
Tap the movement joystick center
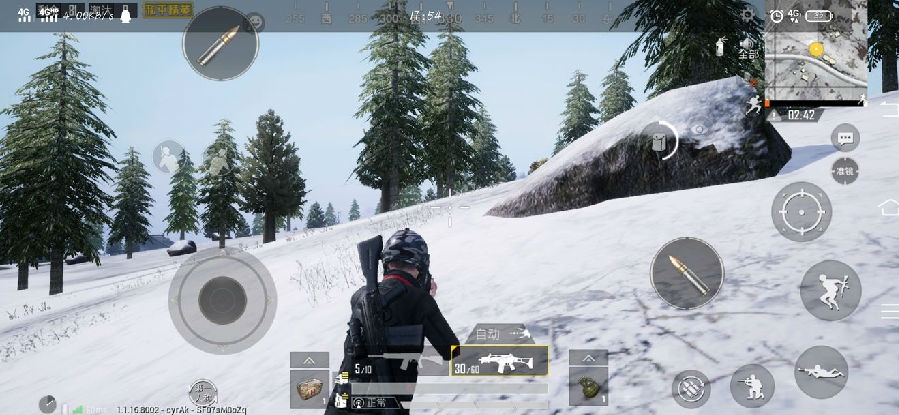click(x=221, y=297)
